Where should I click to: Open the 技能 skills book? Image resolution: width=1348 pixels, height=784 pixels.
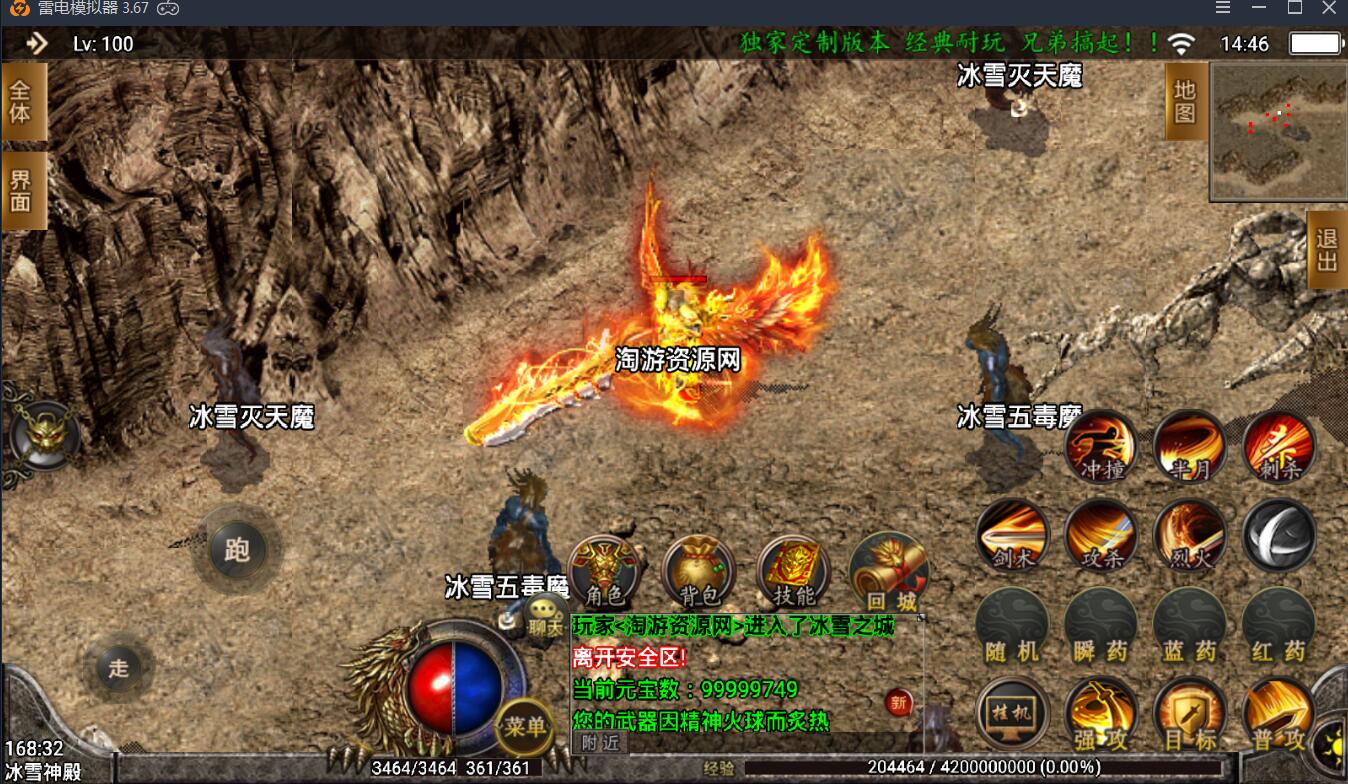point(794,572)
